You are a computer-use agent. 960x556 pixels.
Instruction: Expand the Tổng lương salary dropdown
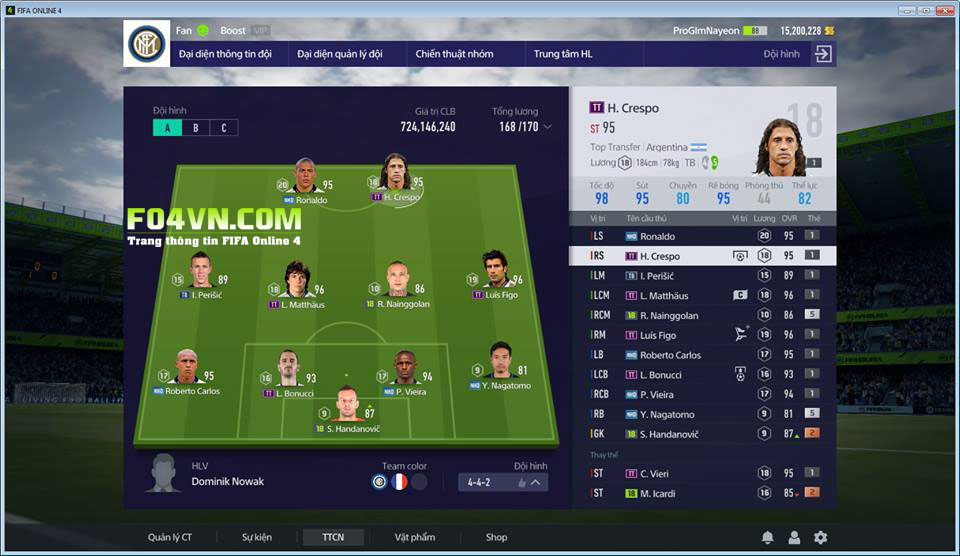click(547, 127)
